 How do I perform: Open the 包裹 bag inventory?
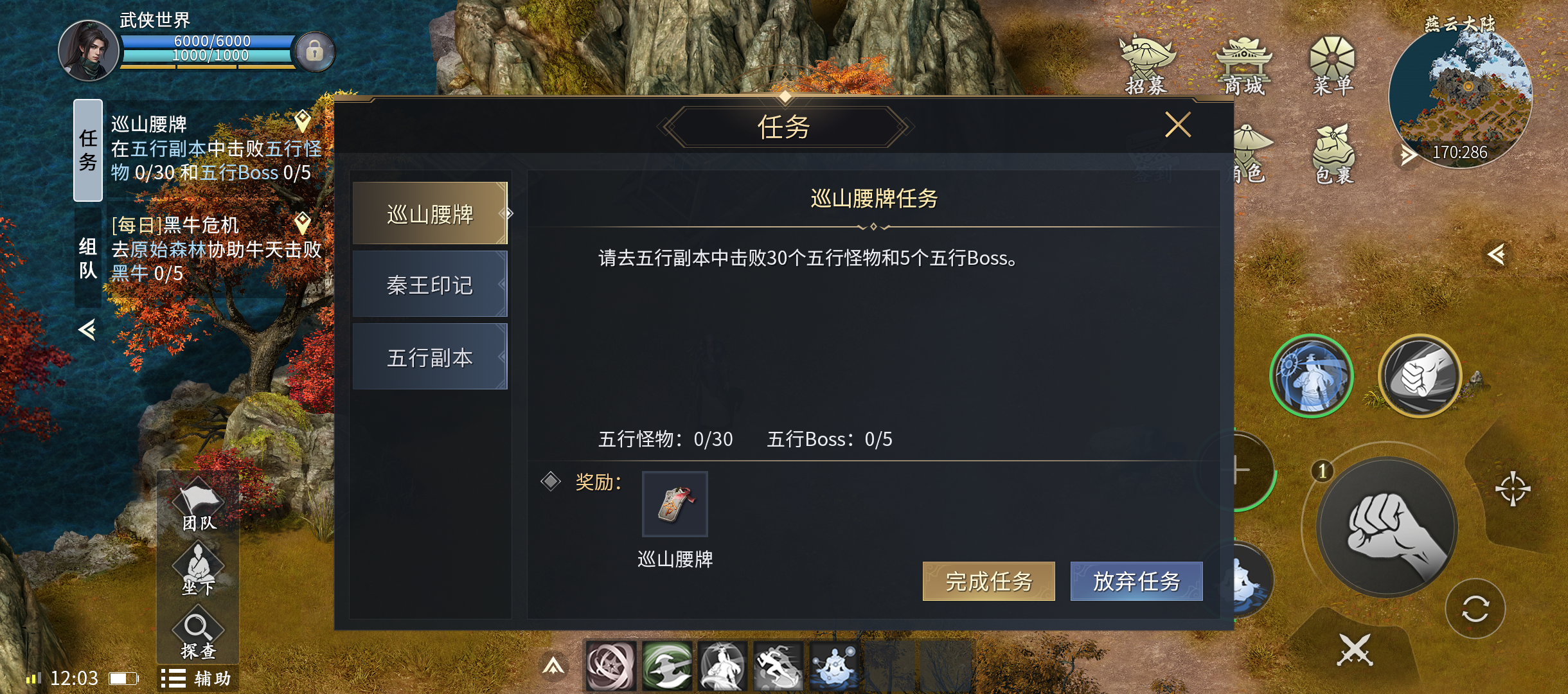coord(1334,154)
